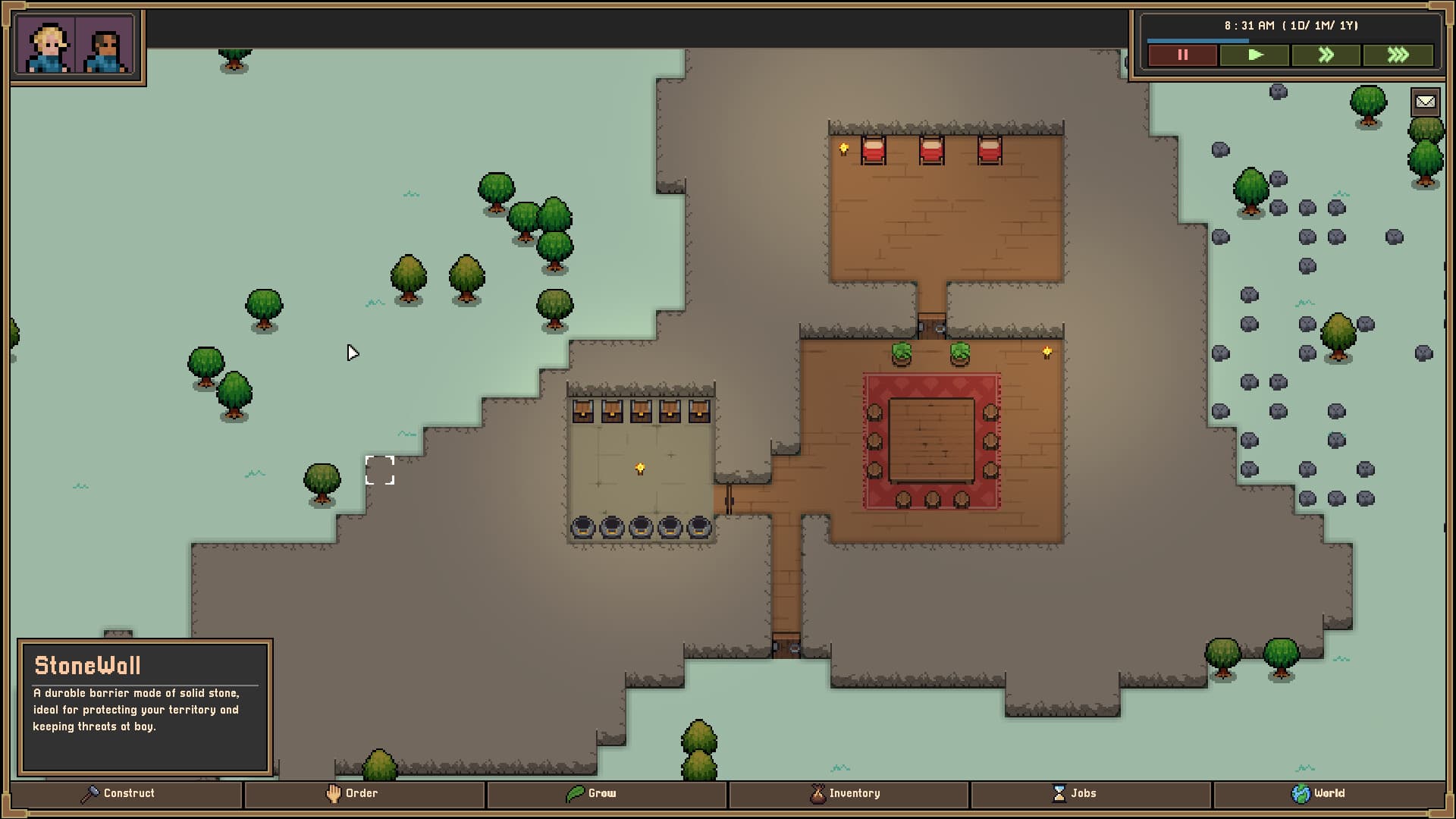This screenshot has height=819, width=1456.
Task: Select the Construct hammer icon
Action: click(x=90, y=793)
